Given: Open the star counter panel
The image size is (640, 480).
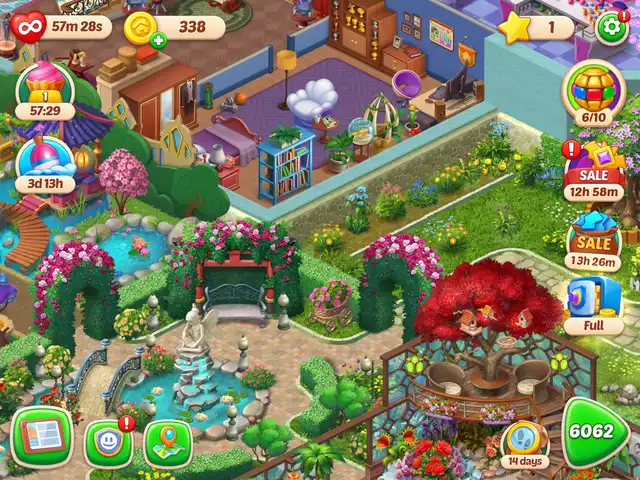Looking at the screenshot, I should coord(536,28).
